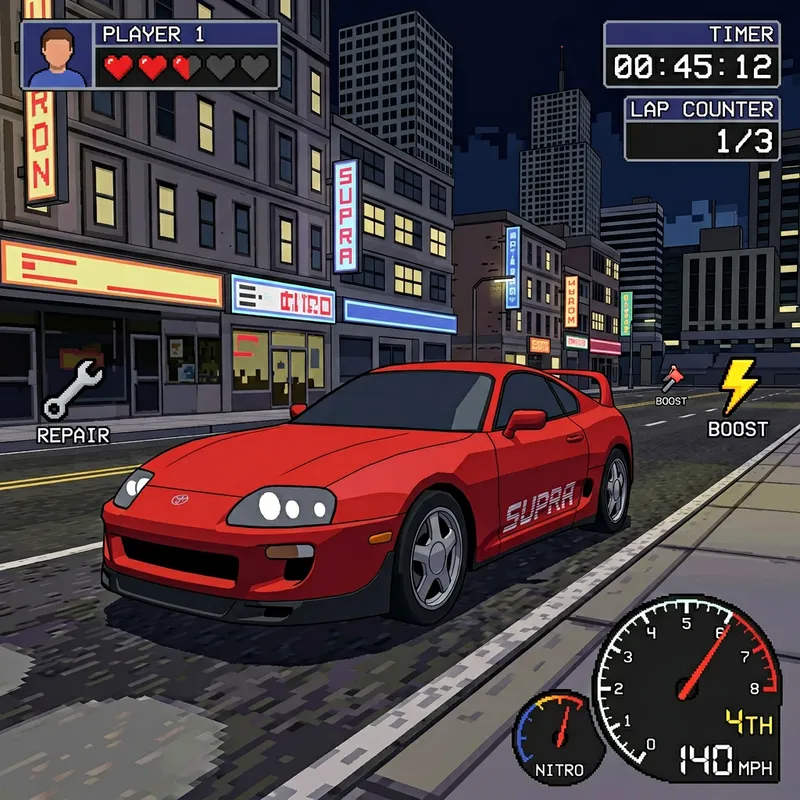Open the Player 1 avatar portrait
800x800 pixels.
(x=57, y=55)
